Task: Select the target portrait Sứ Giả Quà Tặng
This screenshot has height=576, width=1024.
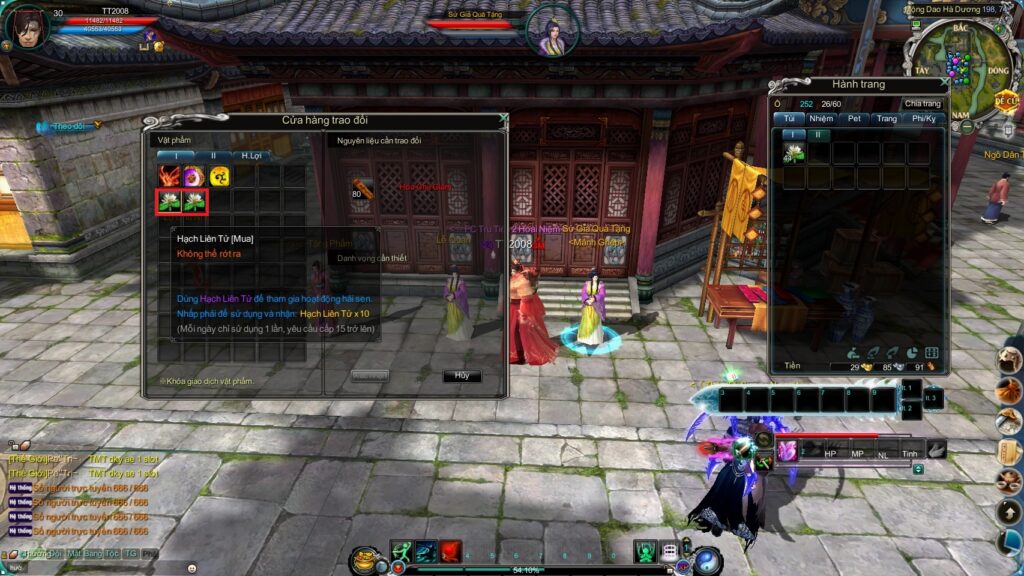Action: (x=552, y=31)
